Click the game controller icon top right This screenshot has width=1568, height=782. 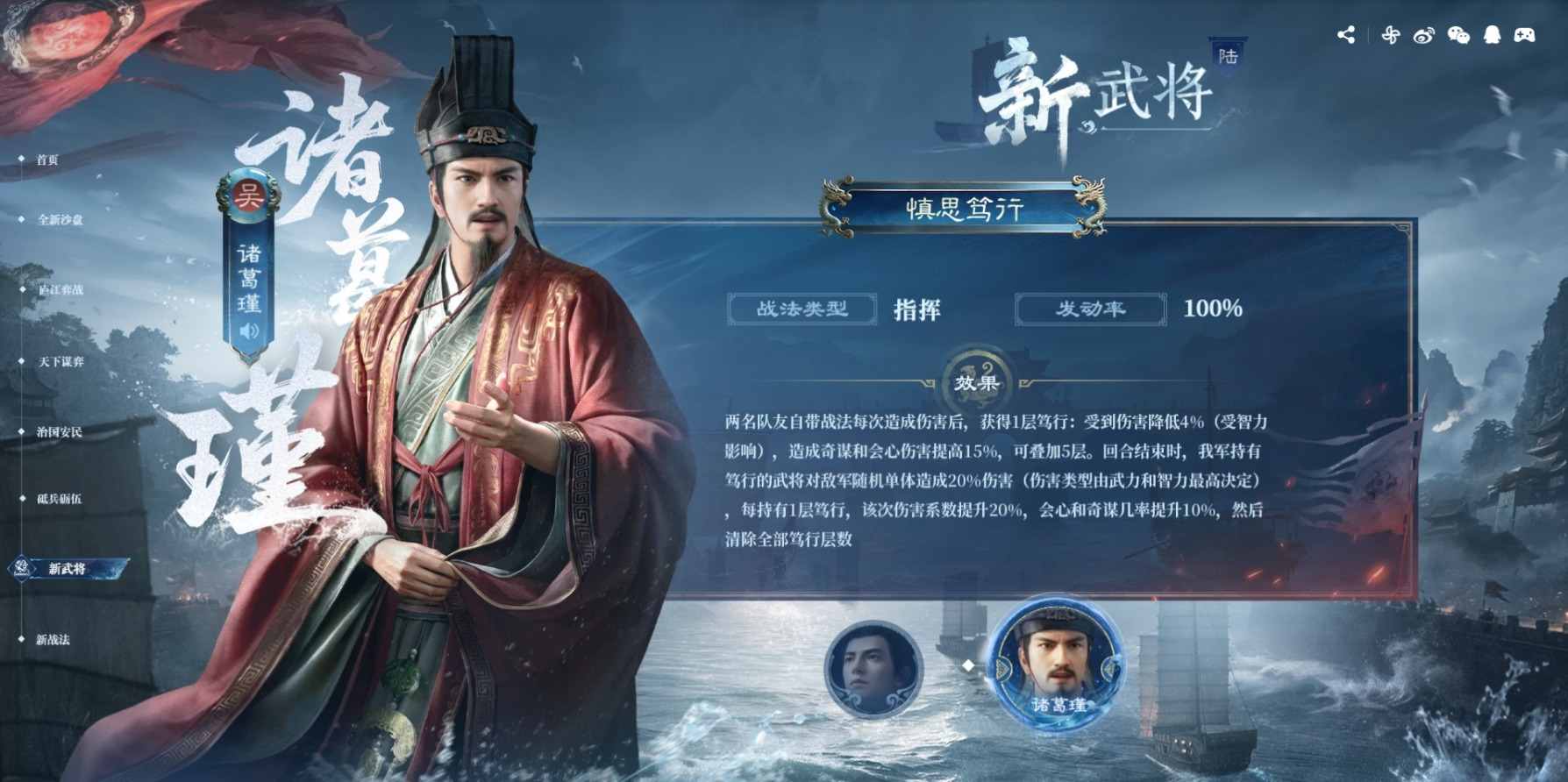[1525, 34]
